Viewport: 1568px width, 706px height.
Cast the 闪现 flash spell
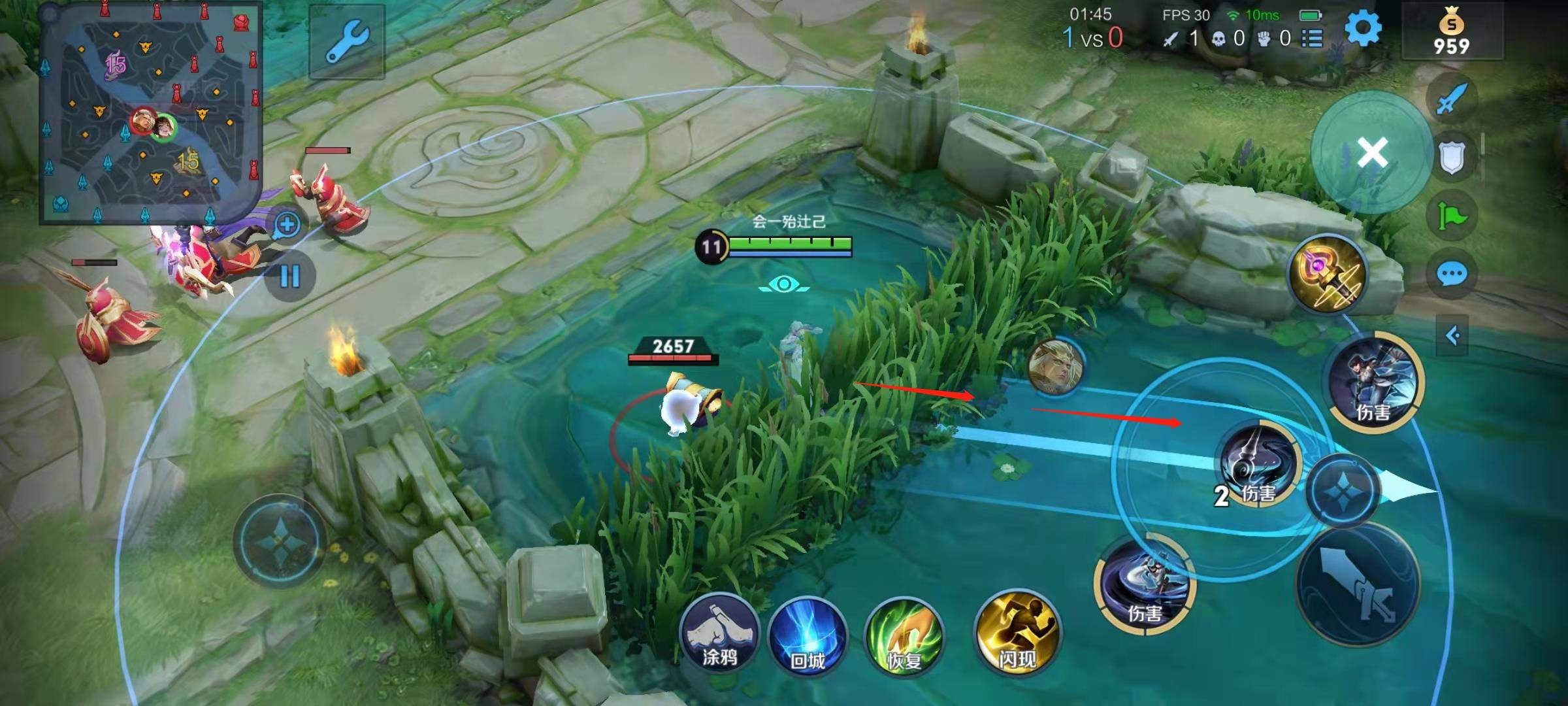tap(1017, 633)
